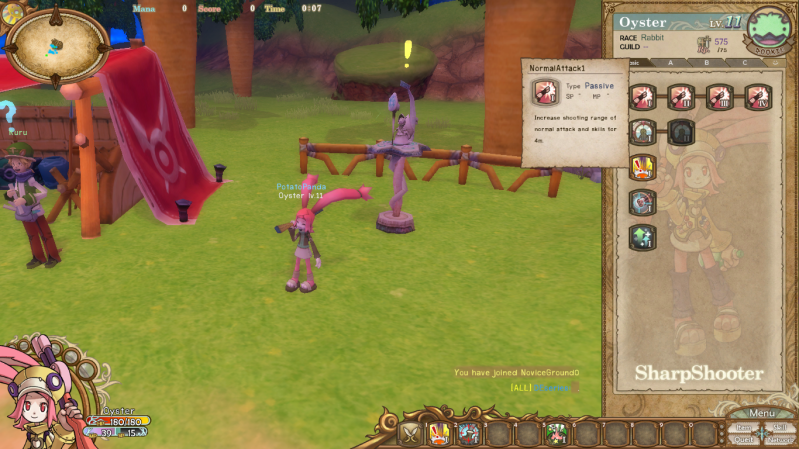Open the Item menu

click(744, 427)
